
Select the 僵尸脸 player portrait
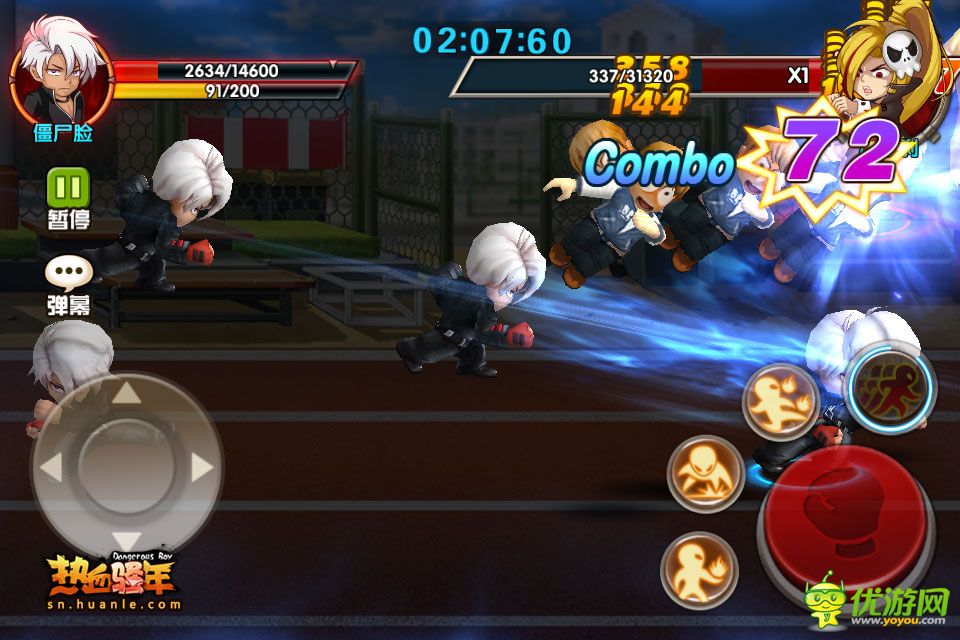(x=62, y=76)
